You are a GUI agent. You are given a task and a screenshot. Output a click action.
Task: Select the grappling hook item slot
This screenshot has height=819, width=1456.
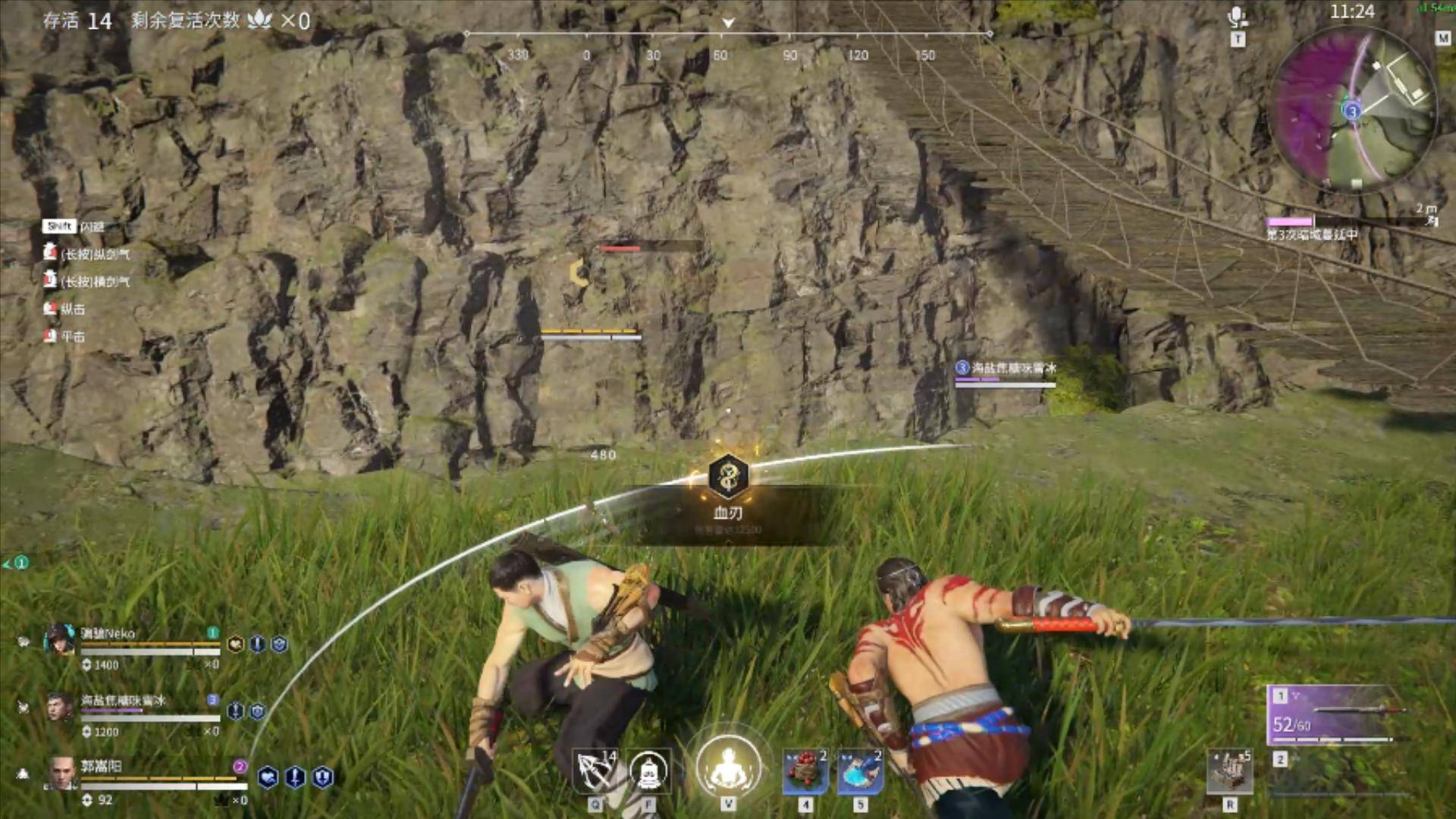point(595,771)
